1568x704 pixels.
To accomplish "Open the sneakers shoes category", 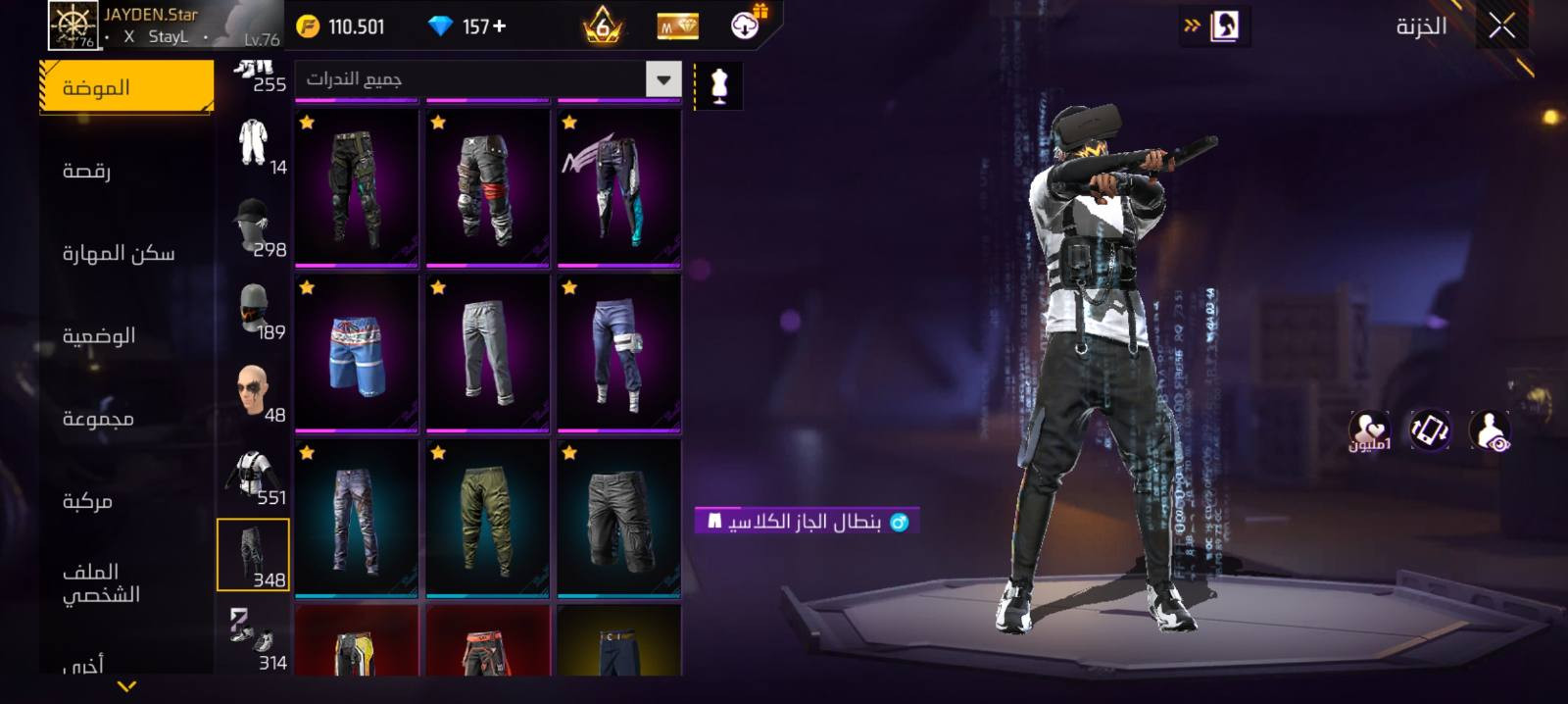I will [253, 638].
